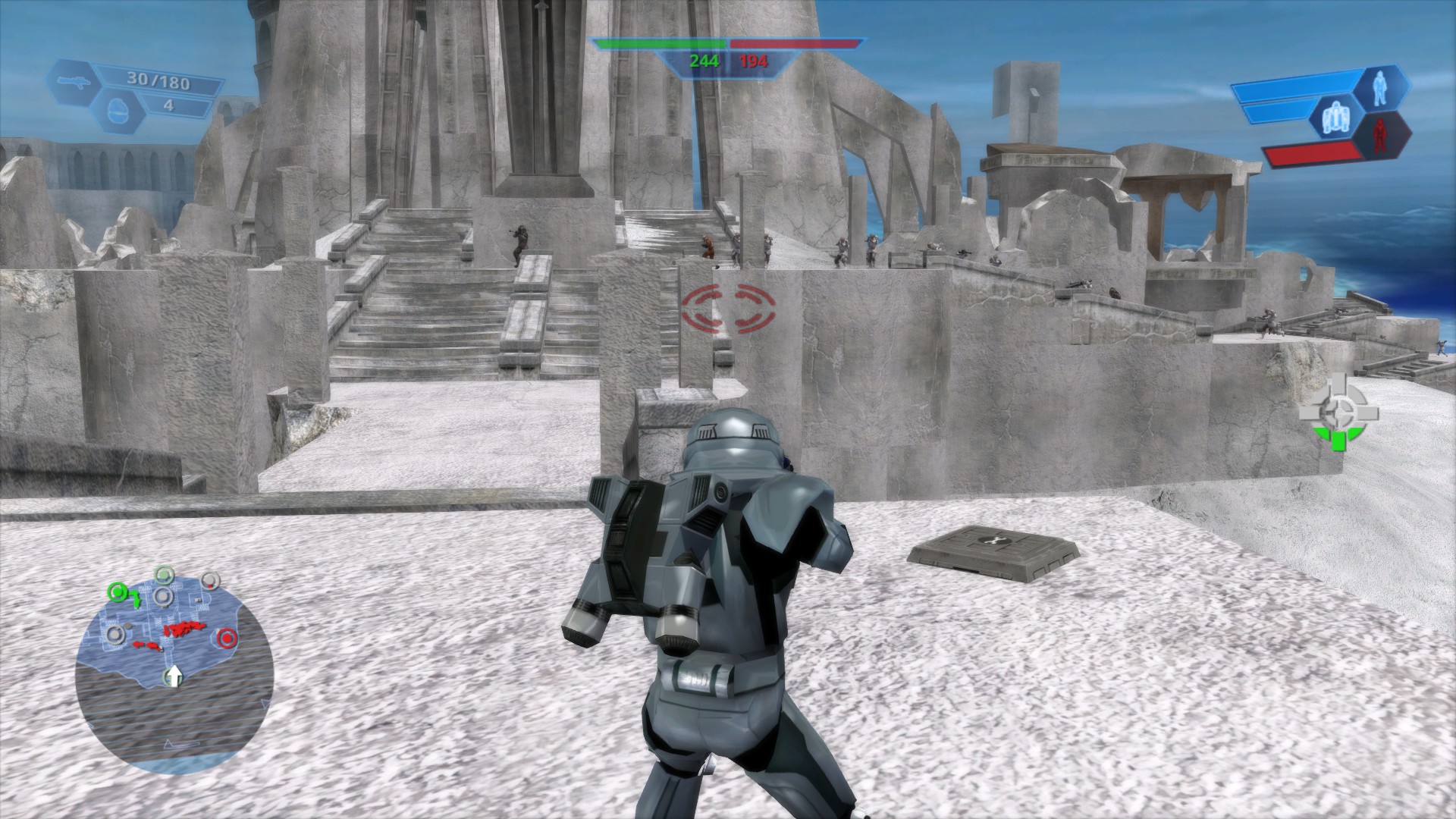1456x819 pixels.
Task: Select the blaster rifle weapon icon
Action: pyautogui.click(x=74, y=81)
